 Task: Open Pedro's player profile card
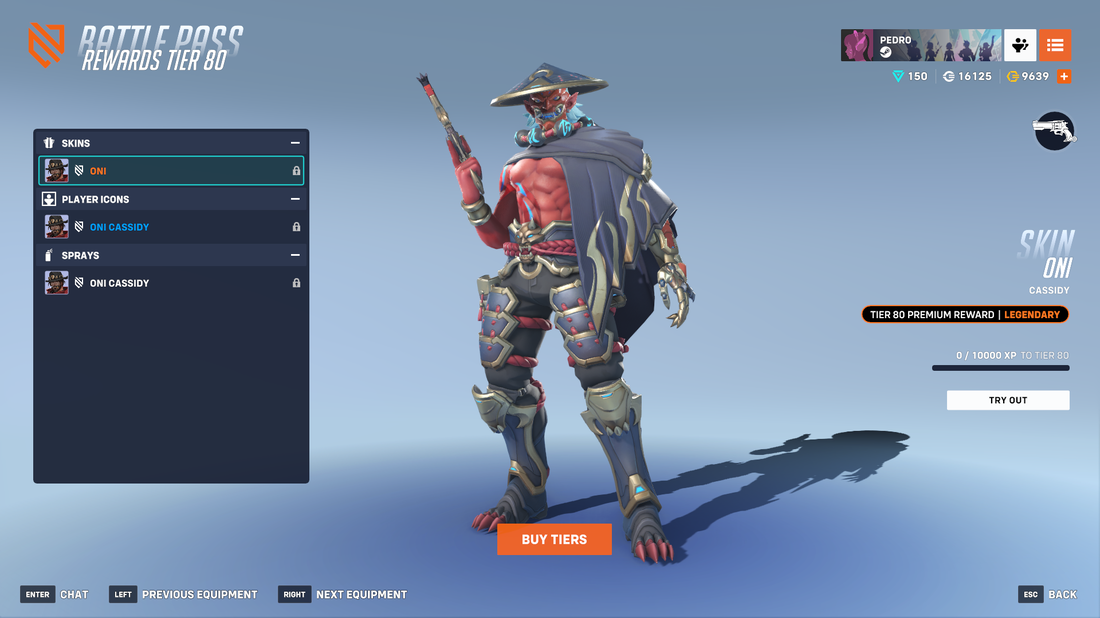click(x=921, y=45)
